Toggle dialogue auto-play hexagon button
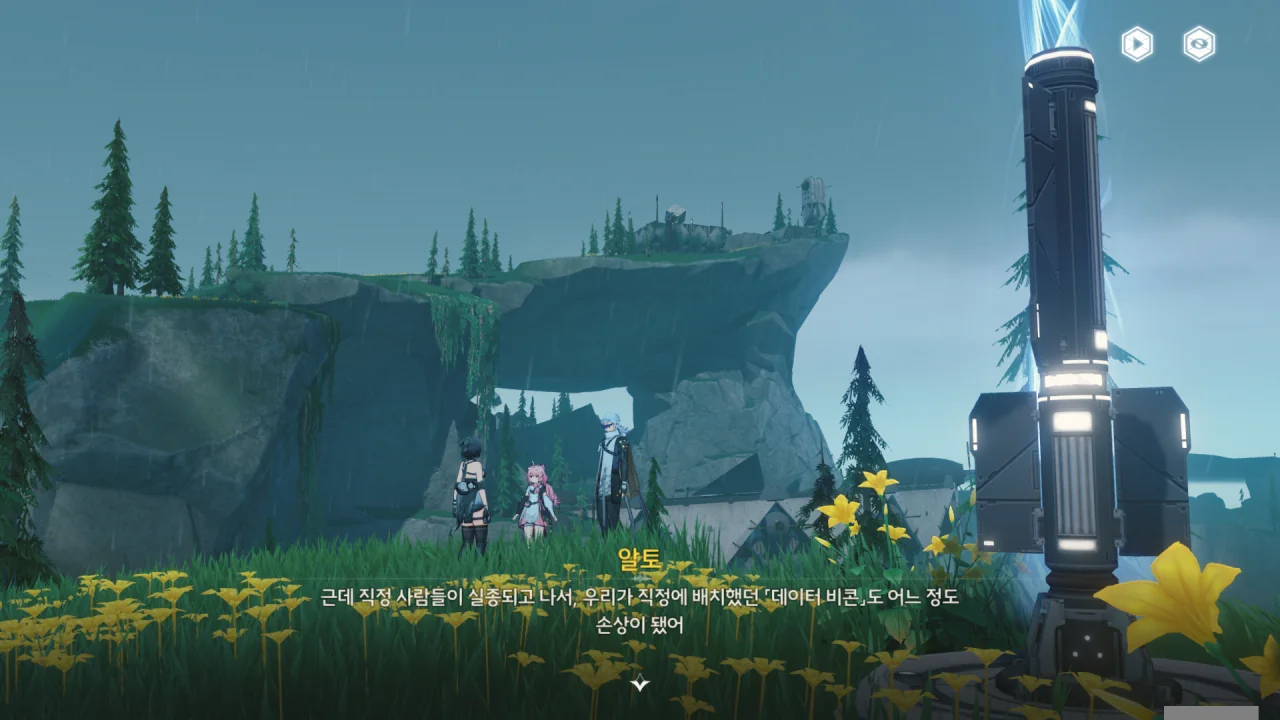Screen dimensions: 1280x720 1137,44
